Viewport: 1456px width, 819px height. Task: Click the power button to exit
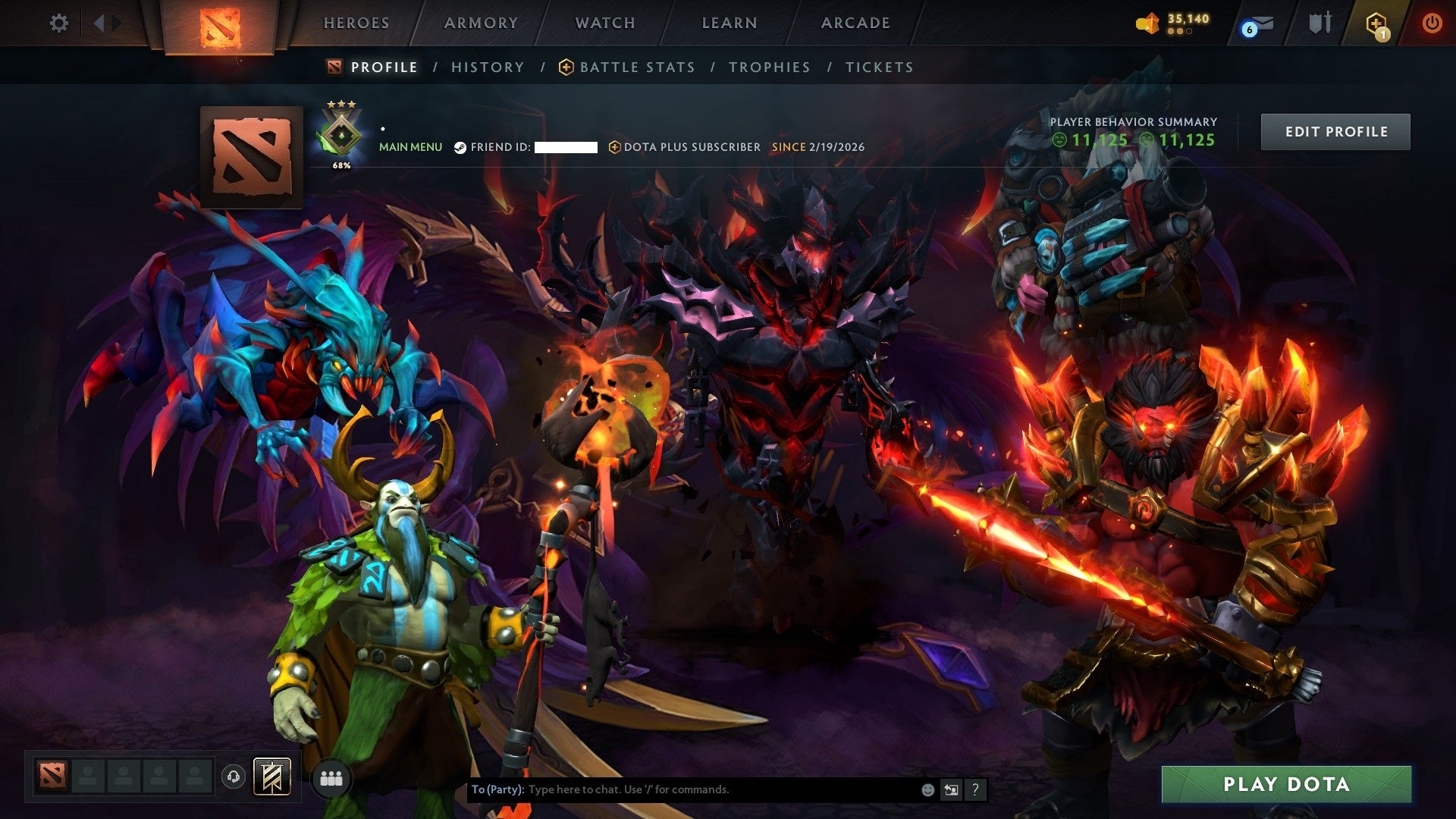(x=1432, y=23)
